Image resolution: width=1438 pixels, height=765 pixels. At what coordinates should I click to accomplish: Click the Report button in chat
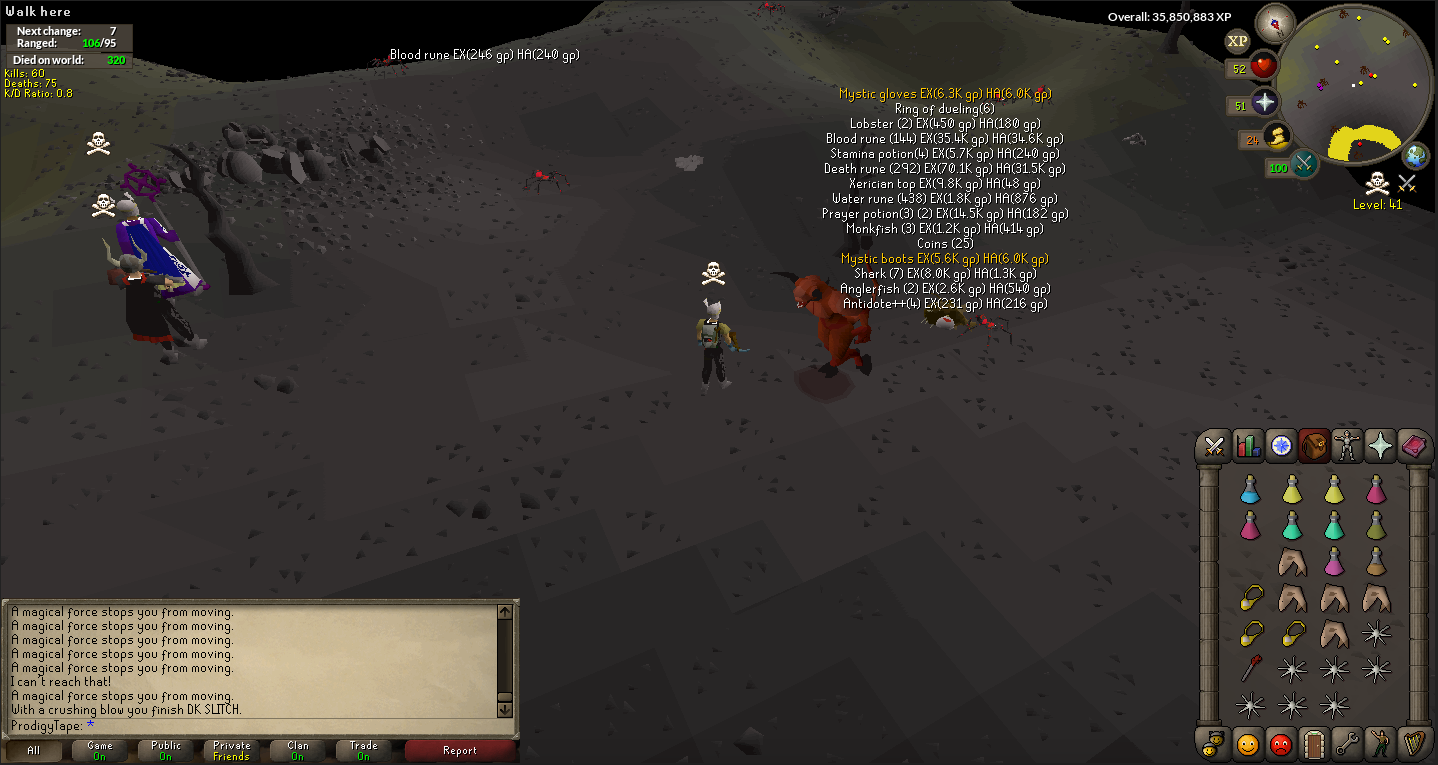[459, 750]
